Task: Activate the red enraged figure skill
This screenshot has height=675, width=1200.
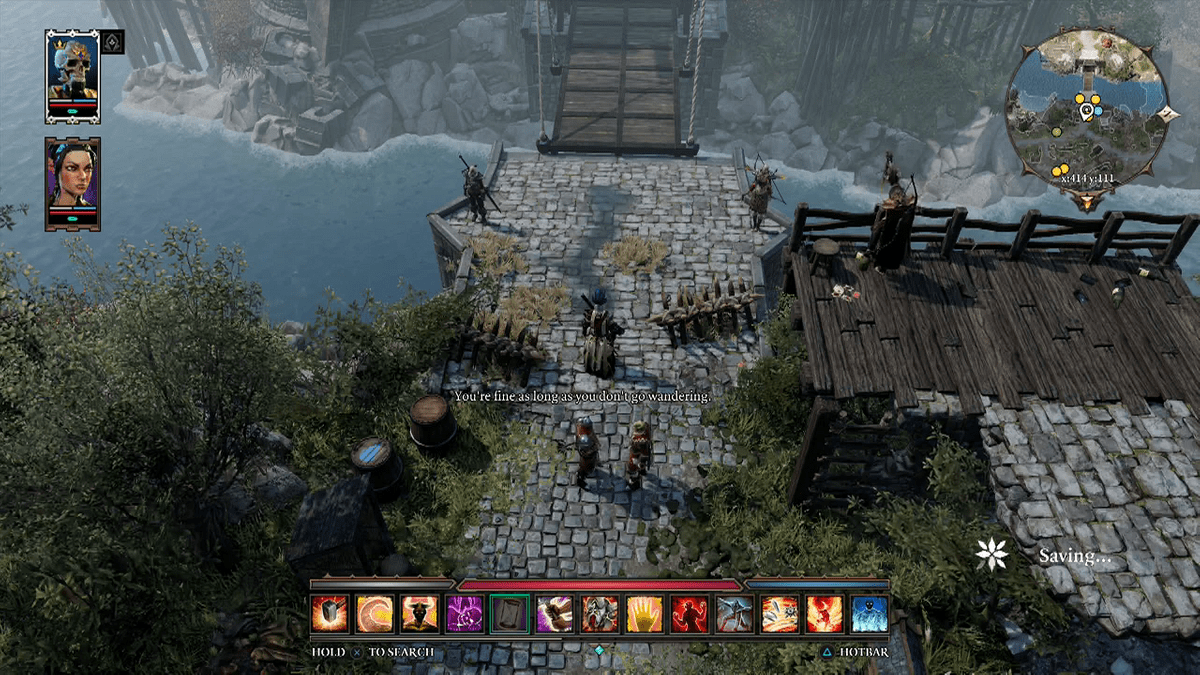Action: pos(690,613)
